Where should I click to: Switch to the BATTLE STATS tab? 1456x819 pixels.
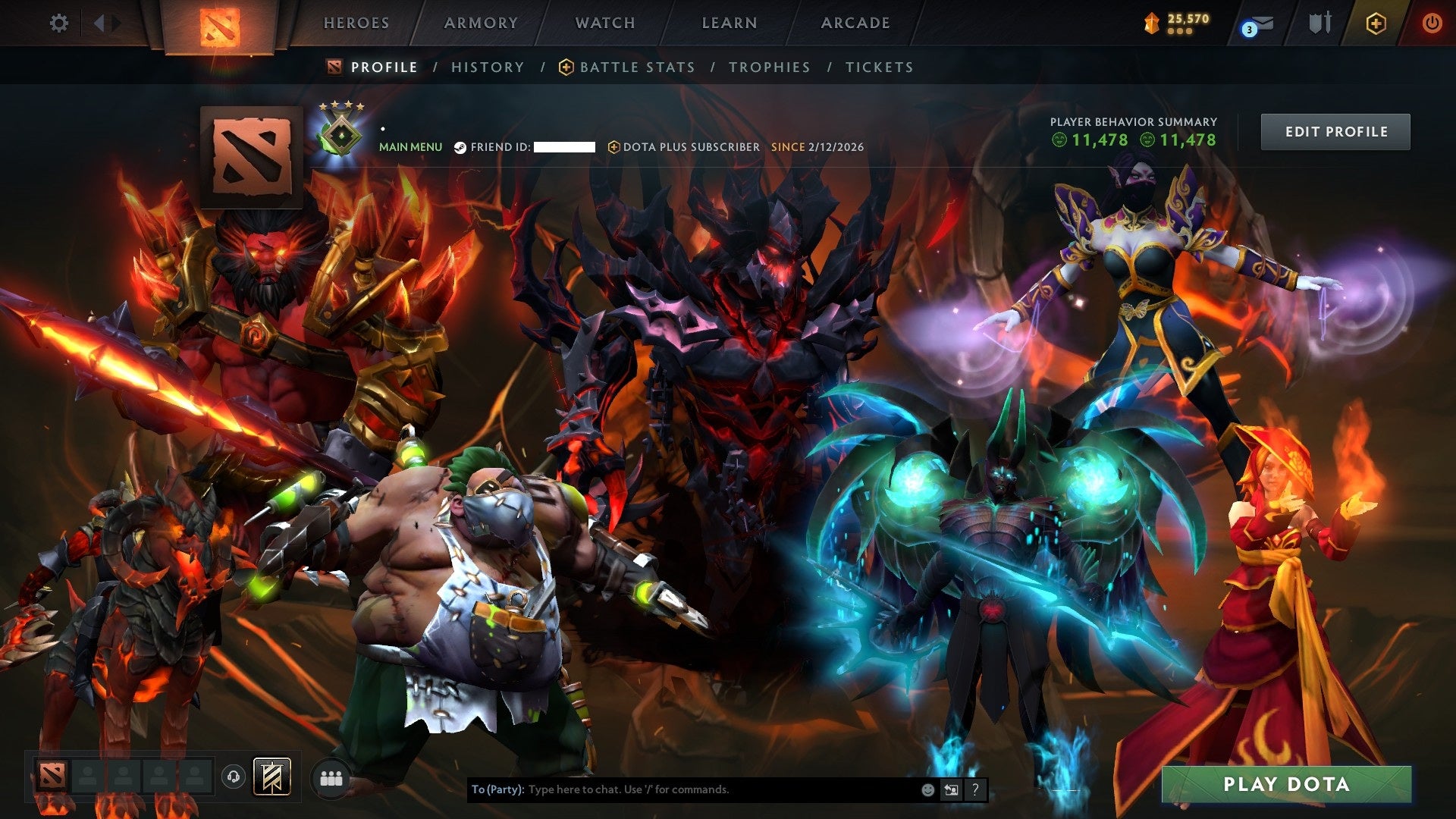point(635,67)
